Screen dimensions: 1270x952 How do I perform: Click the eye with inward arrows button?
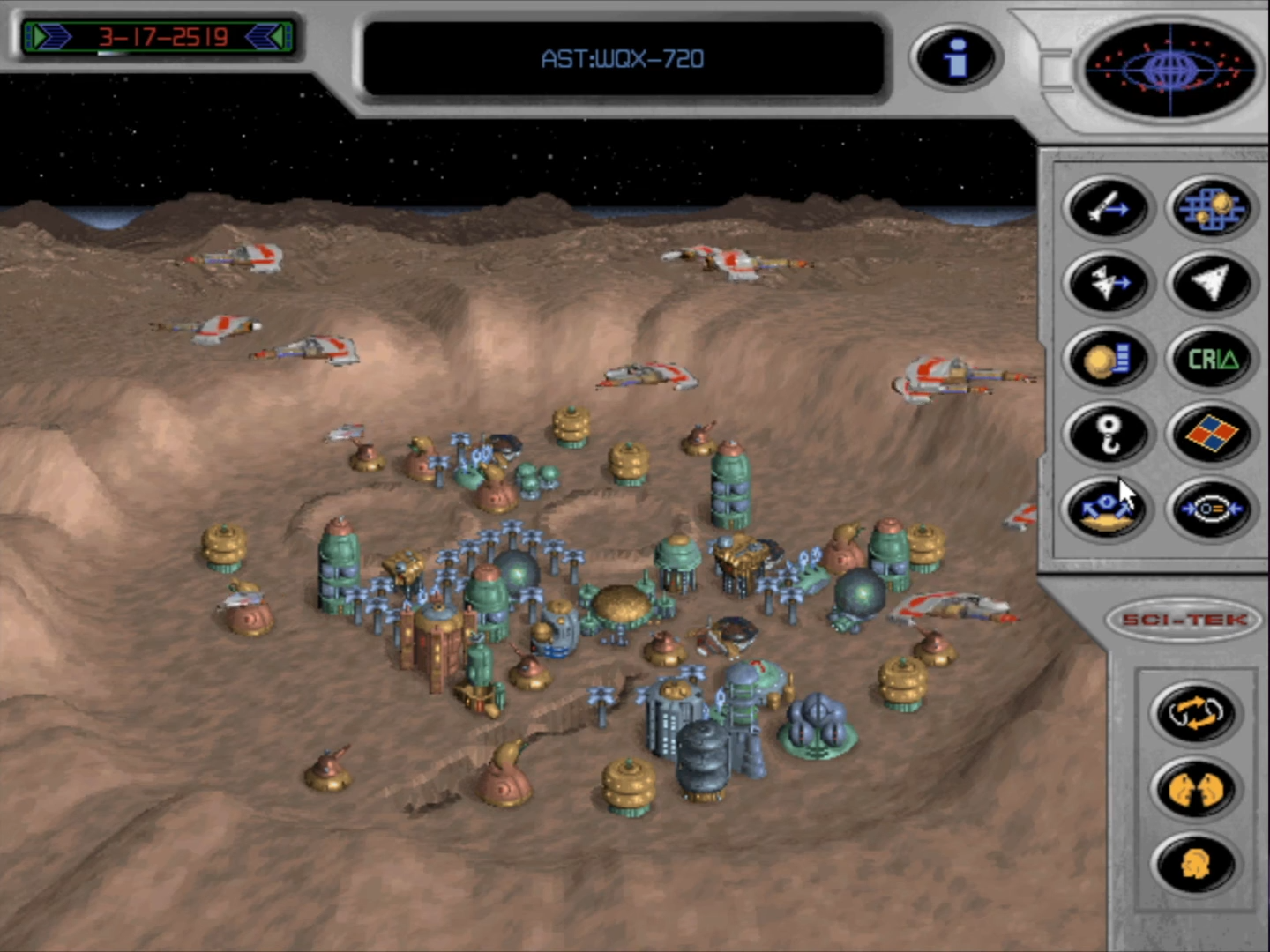coord(1210,509)
